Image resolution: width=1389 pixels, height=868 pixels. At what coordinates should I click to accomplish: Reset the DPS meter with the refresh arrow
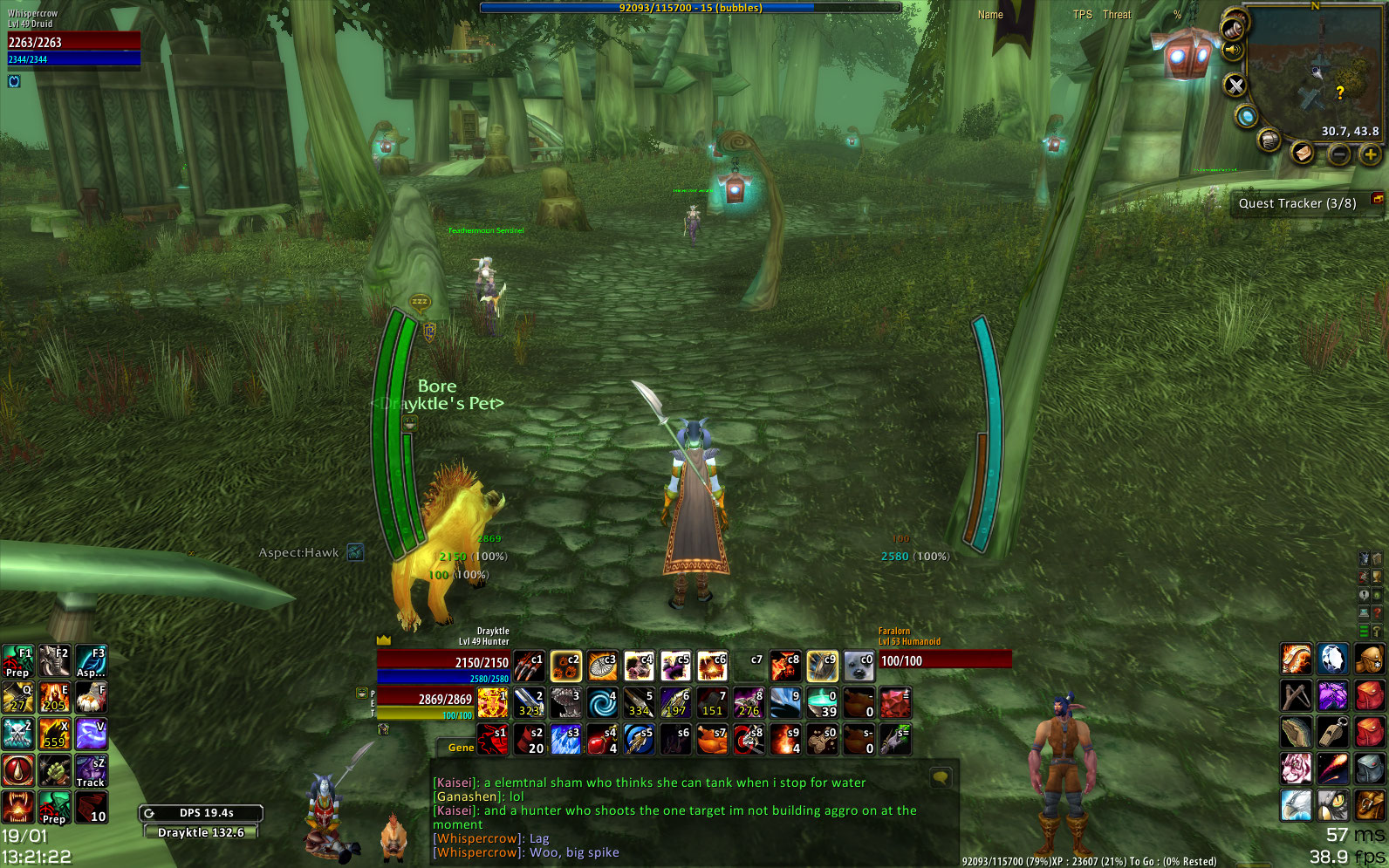[x=149, y=813]
